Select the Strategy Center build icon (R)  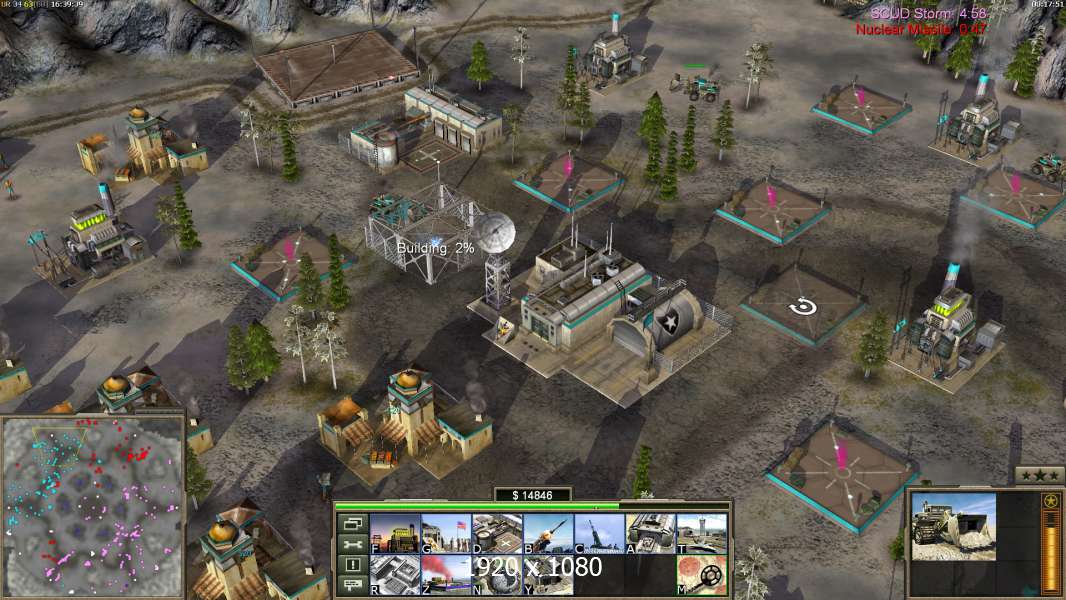(x=394, y=574)
